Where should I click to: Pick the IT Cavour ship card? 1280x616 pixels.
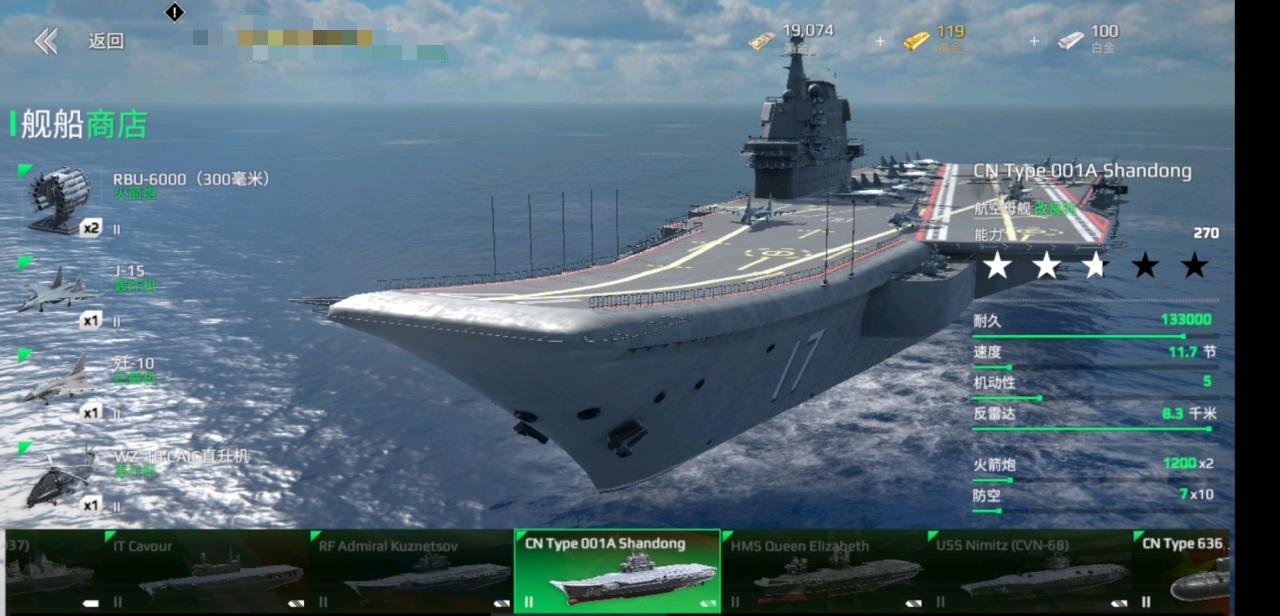pos(205,571)
